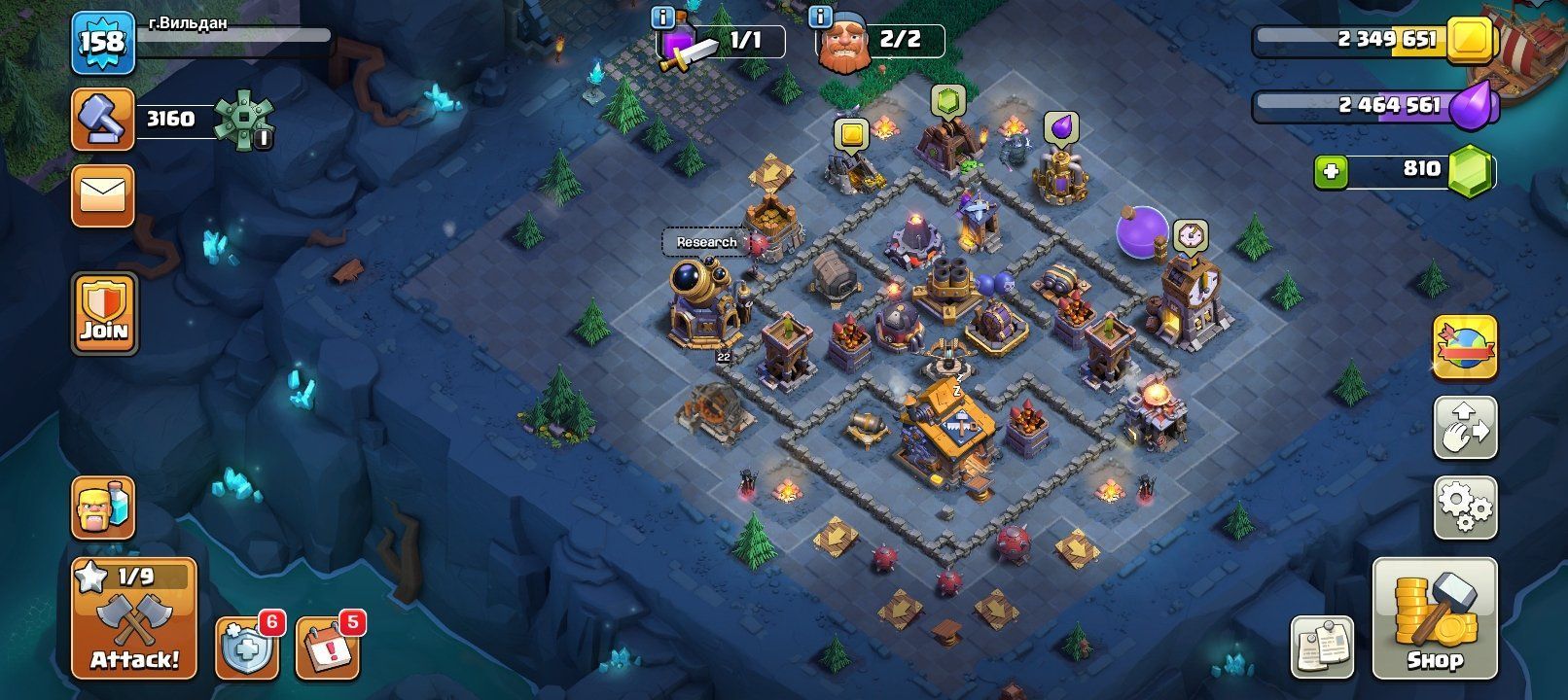The height and width of the screenshot is (700, 1568).
Task: Show info for the 2/2 builder counter
Action: click(820, 17)
